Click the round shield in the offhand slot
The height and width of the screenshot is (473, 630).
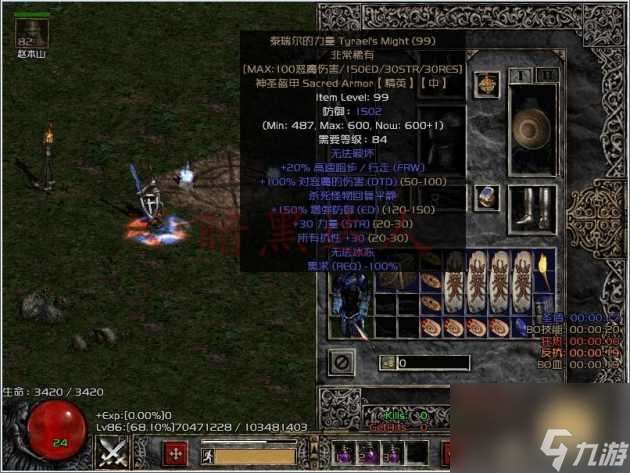click(529, 130)
